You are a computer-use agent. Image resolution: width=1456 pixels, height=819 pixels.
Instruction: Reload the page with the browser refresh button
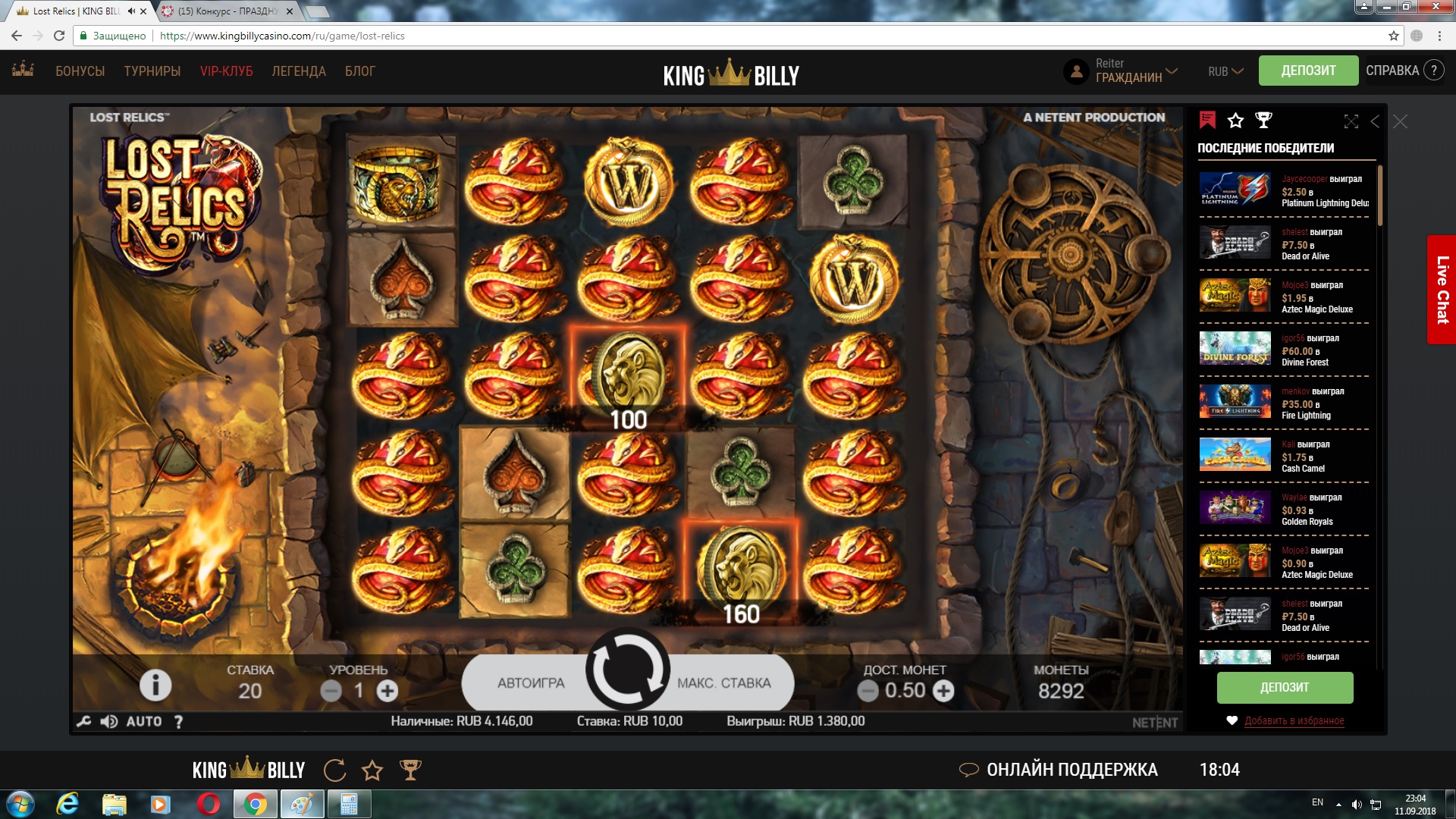pos(59,36)
